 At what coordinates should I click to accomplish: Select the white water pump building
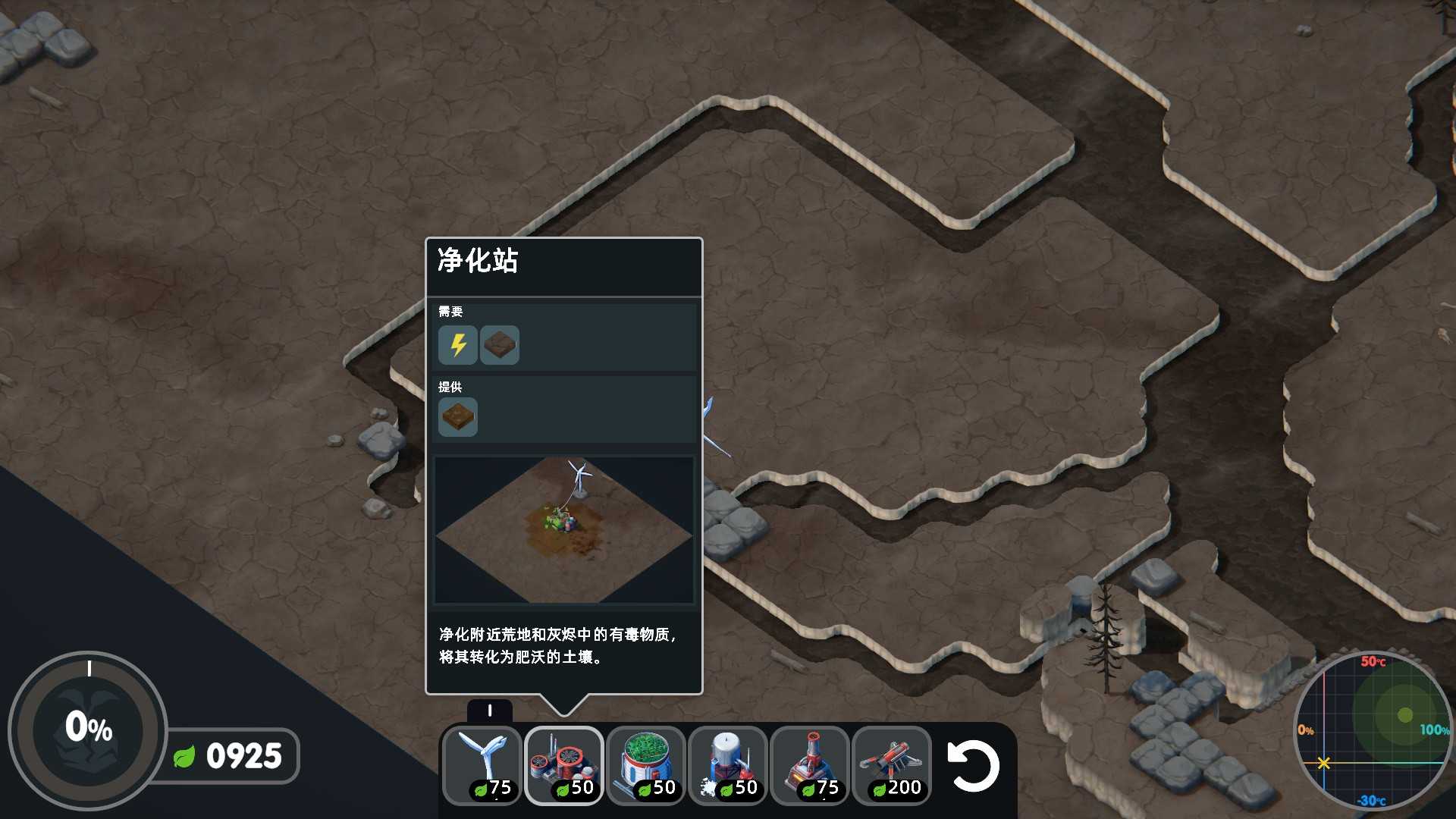pyautogui.click(x=728, y=764)
